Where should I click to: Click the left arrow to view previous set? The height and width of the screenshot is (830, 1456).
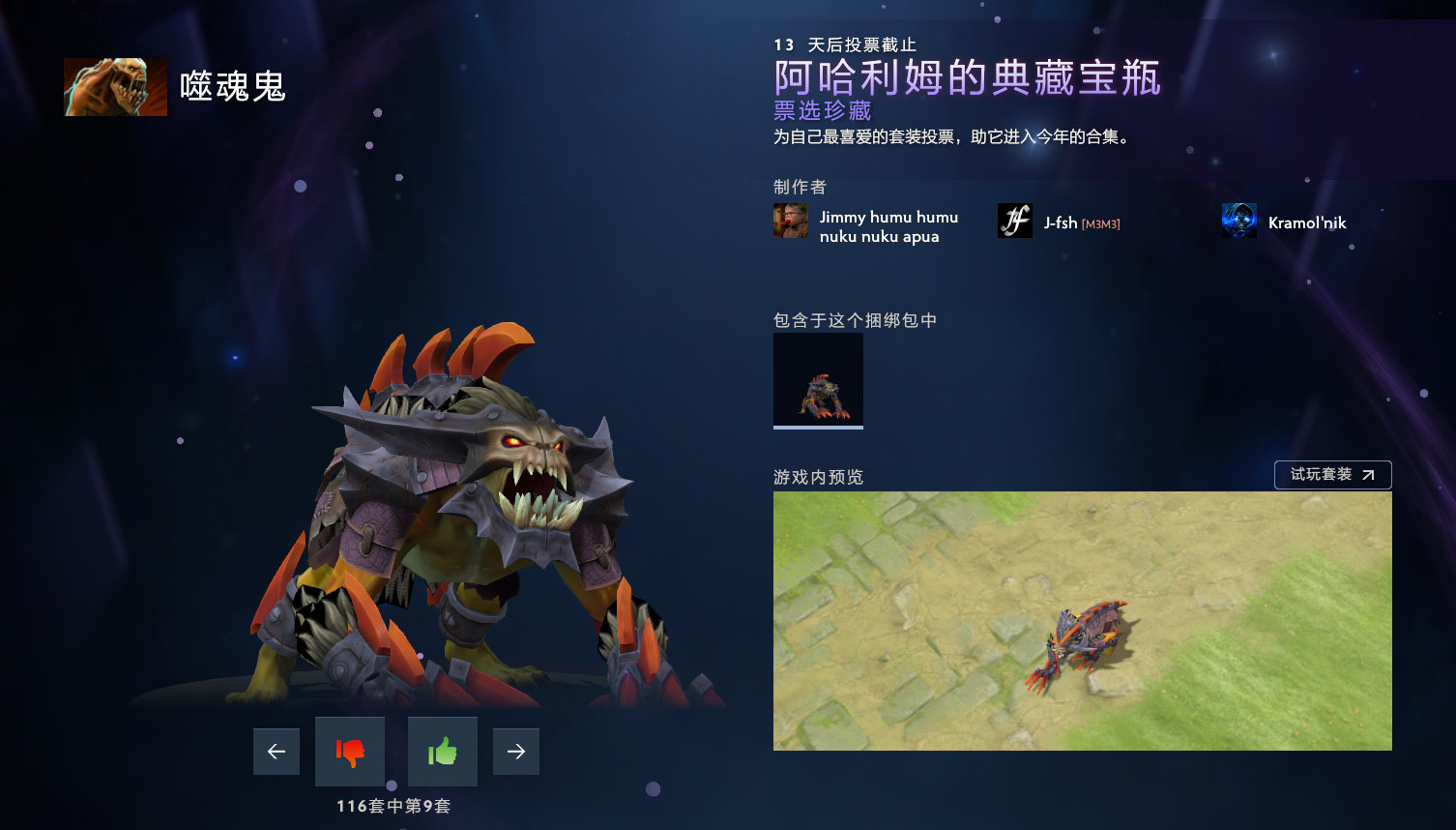[x=276, y=751]
